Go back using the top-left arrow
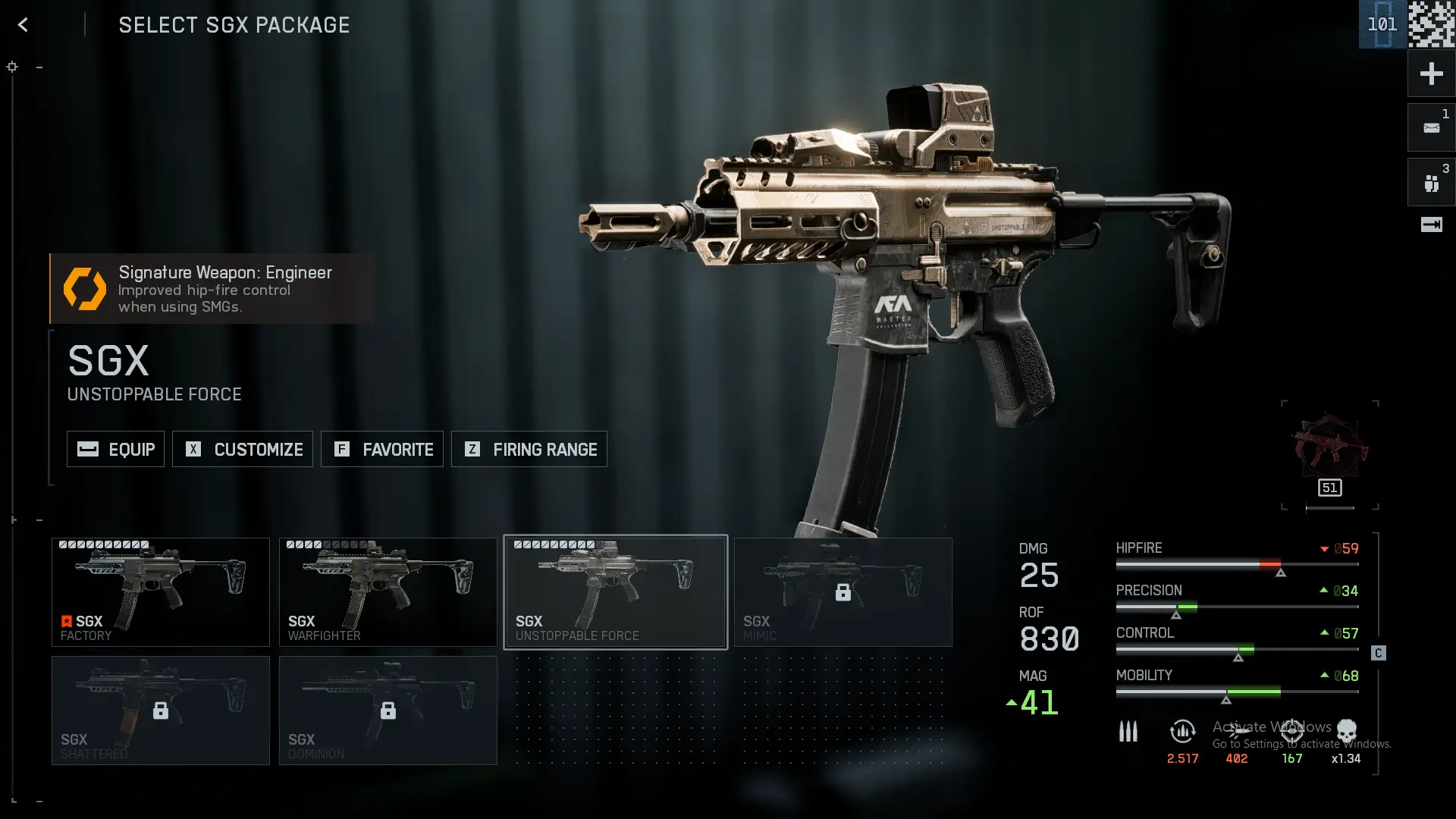 (x=23, y=25)
